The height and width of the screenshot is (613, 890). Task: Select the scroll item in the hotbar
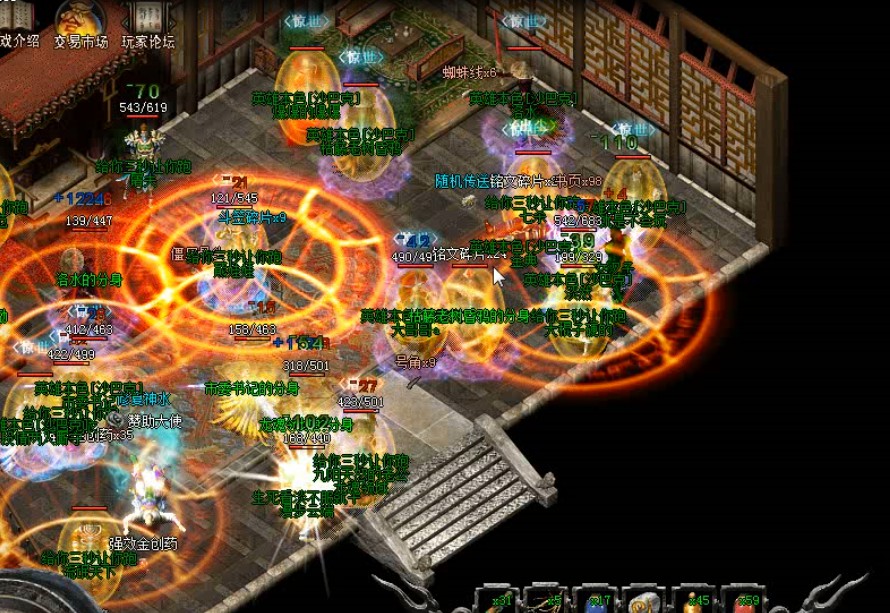(x=644, y=600)
